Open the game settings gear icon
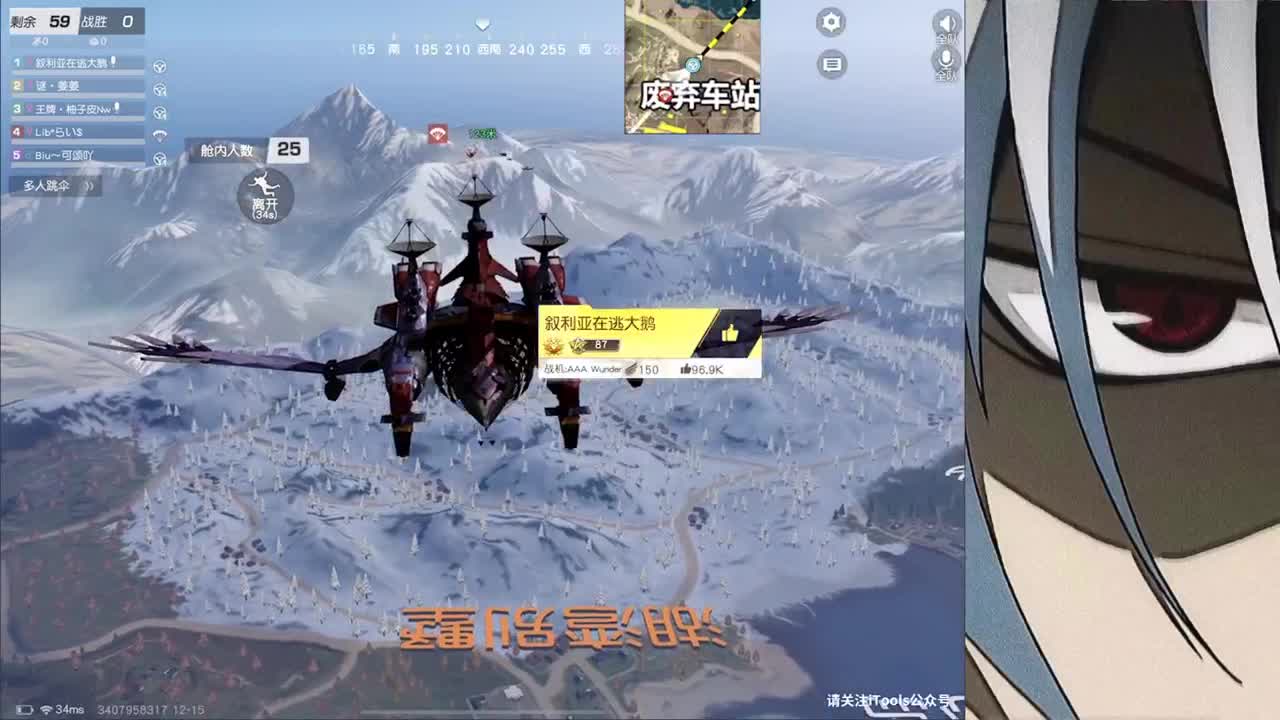Screen dimensions: 1280x720 (832, 21)
